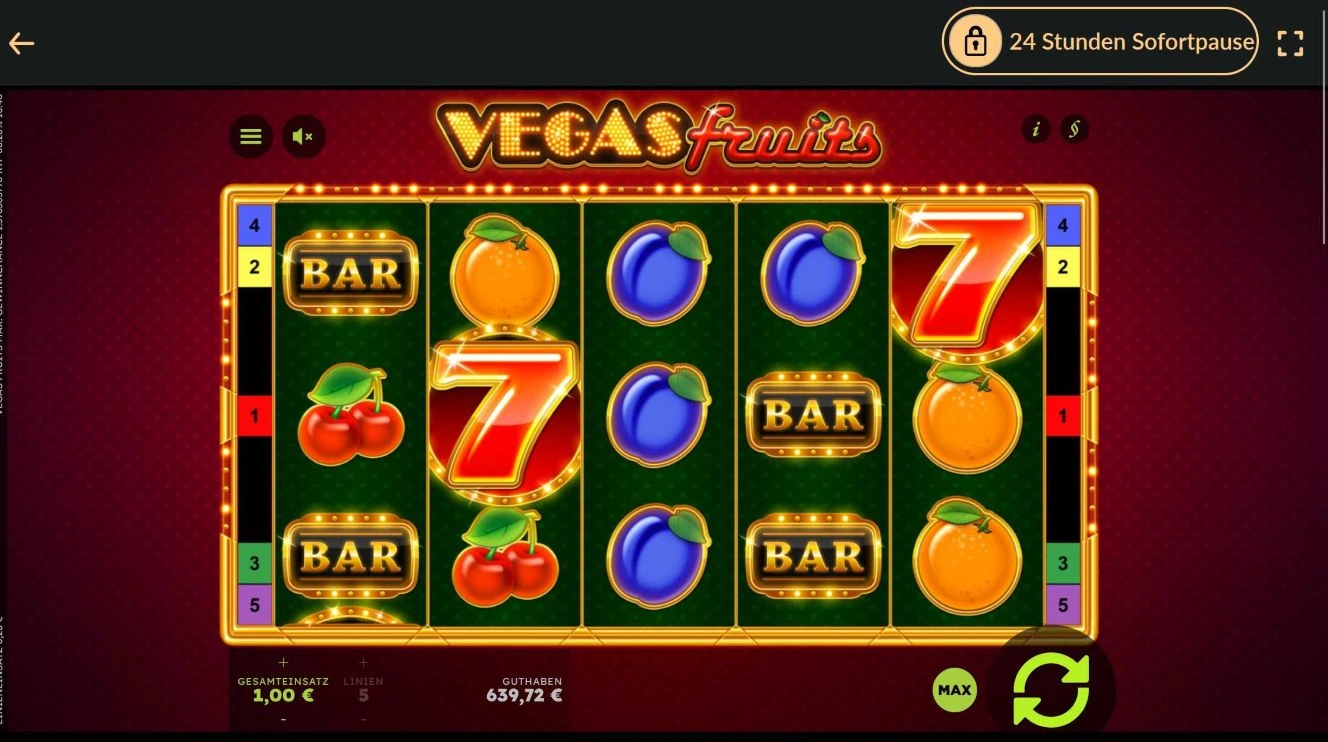This screenshot has width=1328, height=742.
Task: Click the Guthaben balance display
Action: (x=524, y=688)
